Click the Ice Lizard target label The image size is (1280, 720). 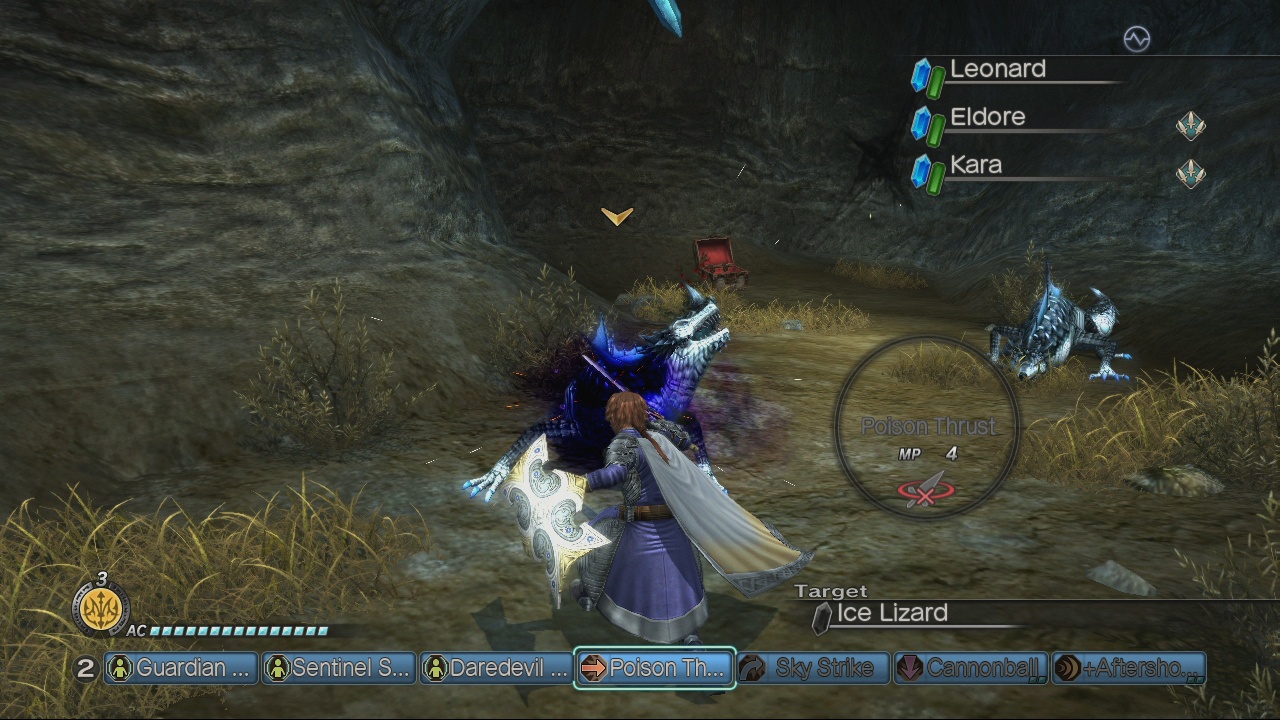(889, 613)
